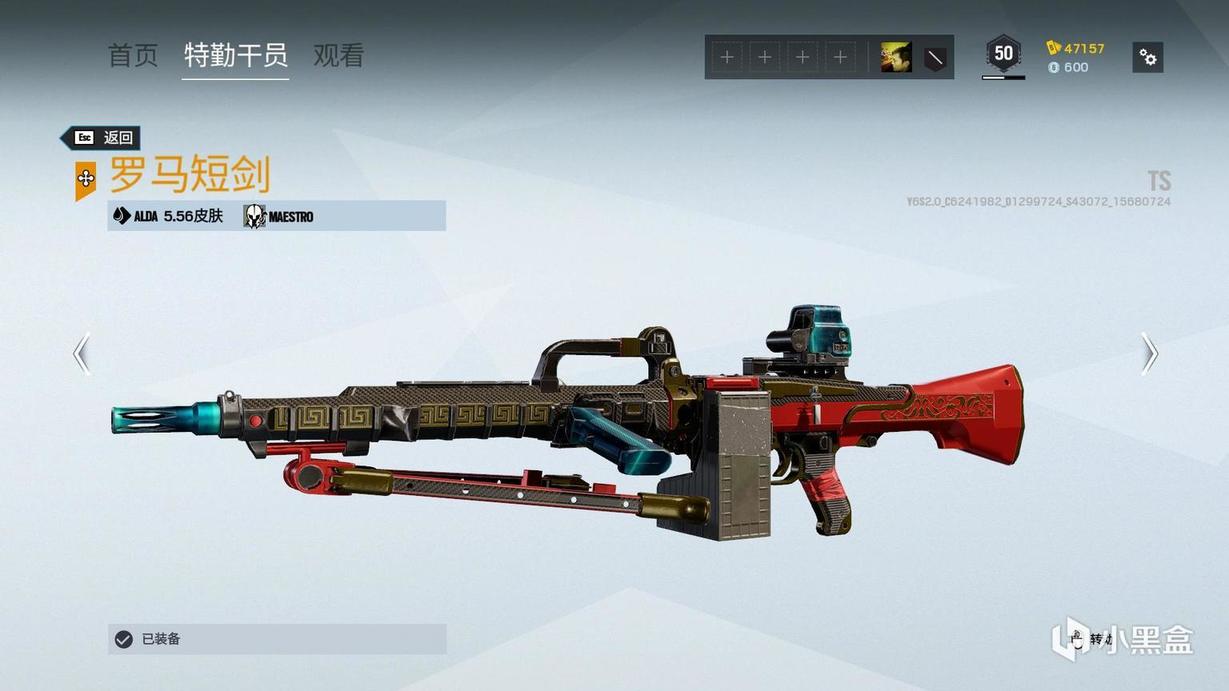This screenshot has height=691, width=1229.
Task: Click the 返回 back button
Action: tap(101, 138)
